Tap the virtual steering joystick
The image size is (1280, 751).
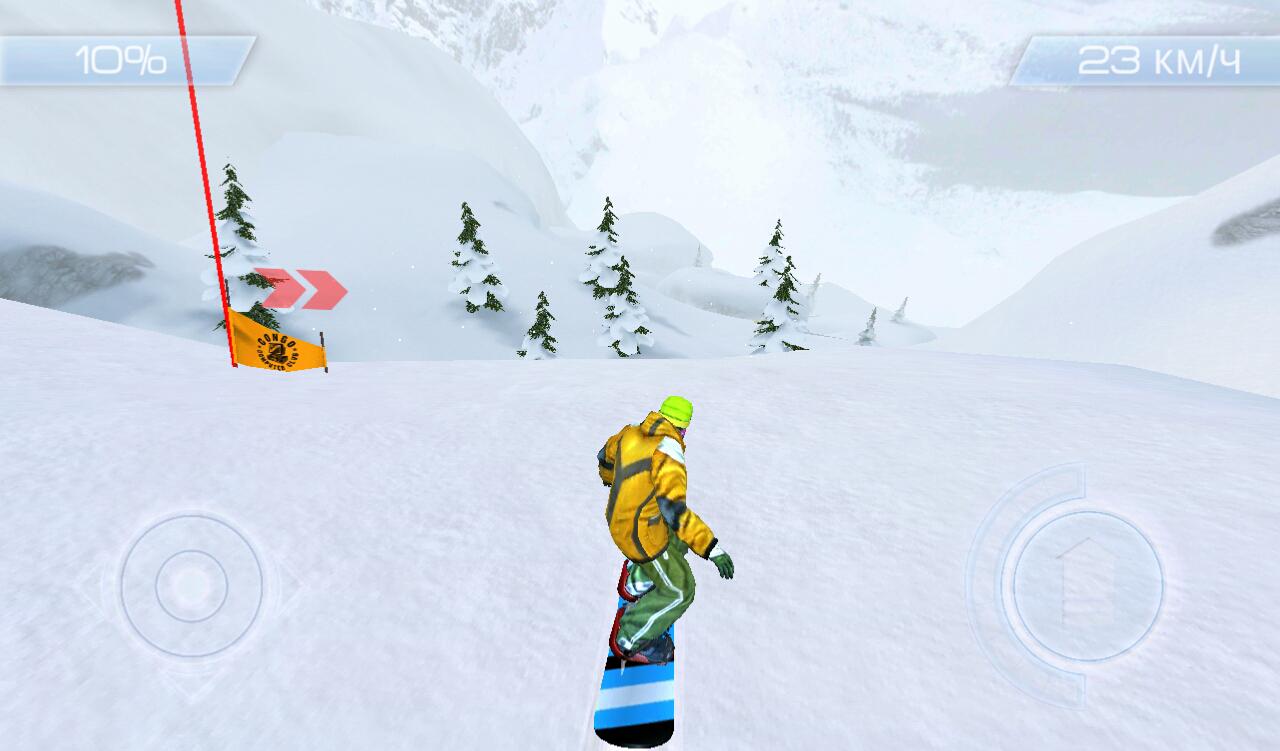191,585
